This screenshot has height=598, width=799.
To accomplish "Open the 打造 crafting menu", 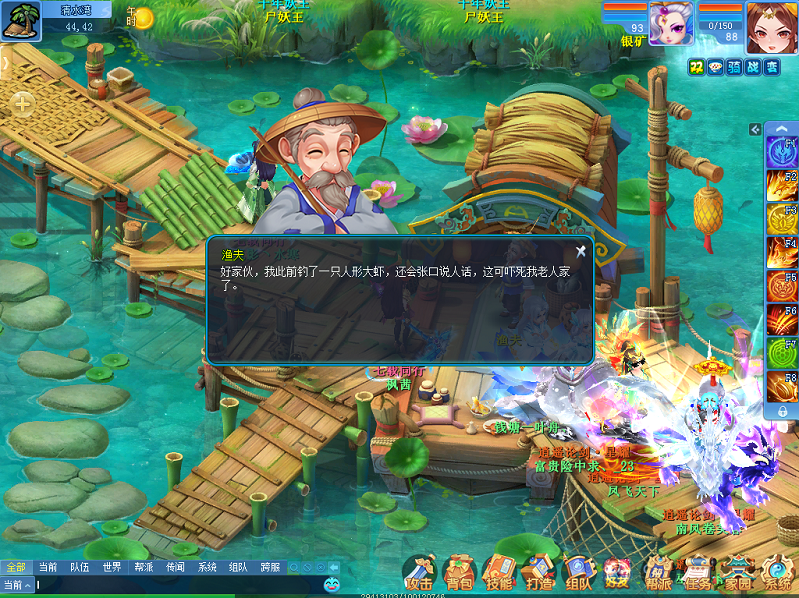I will tap(538, 573).
